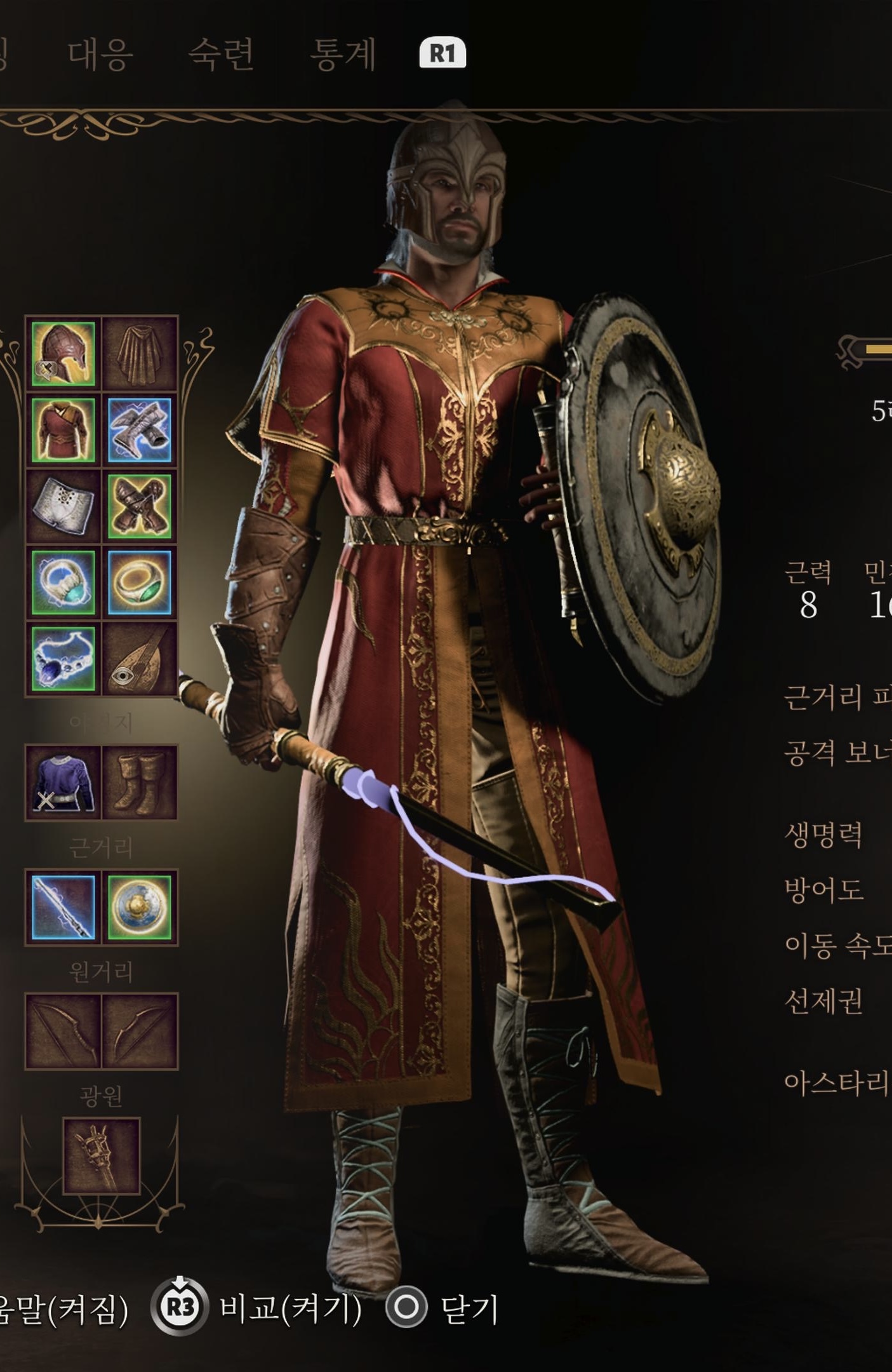
Task: Choose the camp boots slot
Action: pyautogui.click(x=140, y=783)
